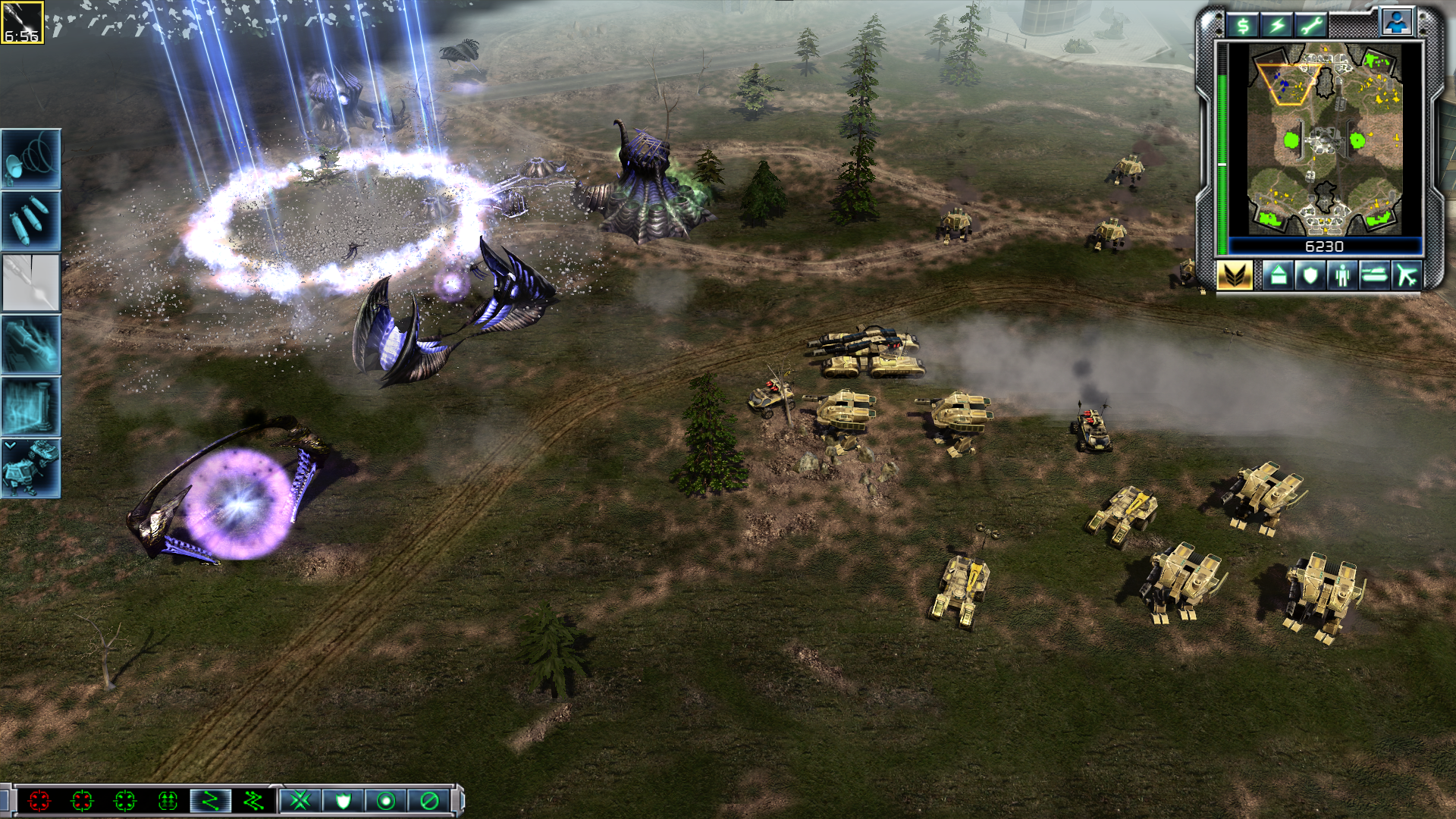Select the green crossed-arrows command button

point(301,800)
